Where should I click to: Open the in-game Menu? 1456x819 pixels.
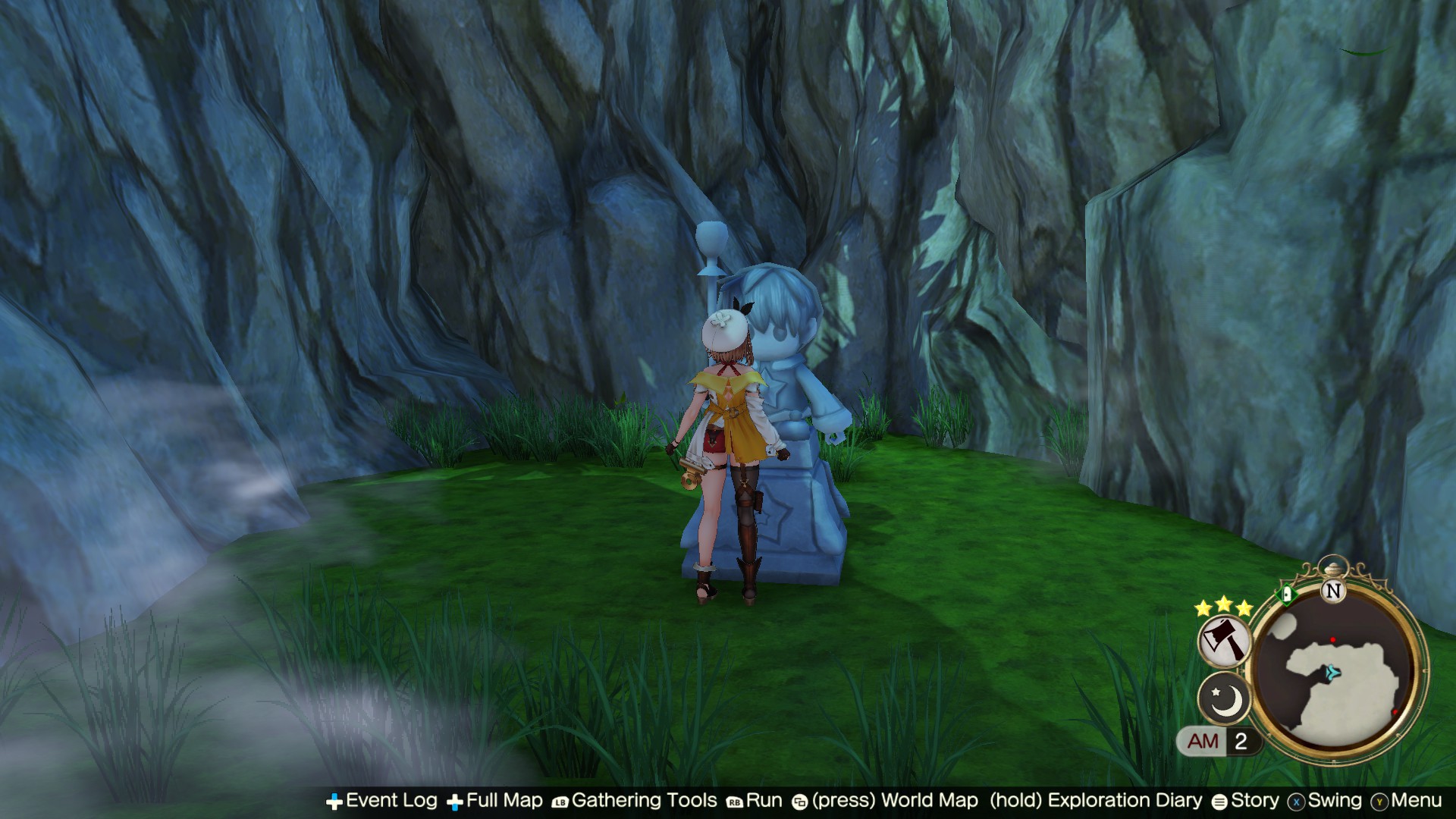(1415, 801)
